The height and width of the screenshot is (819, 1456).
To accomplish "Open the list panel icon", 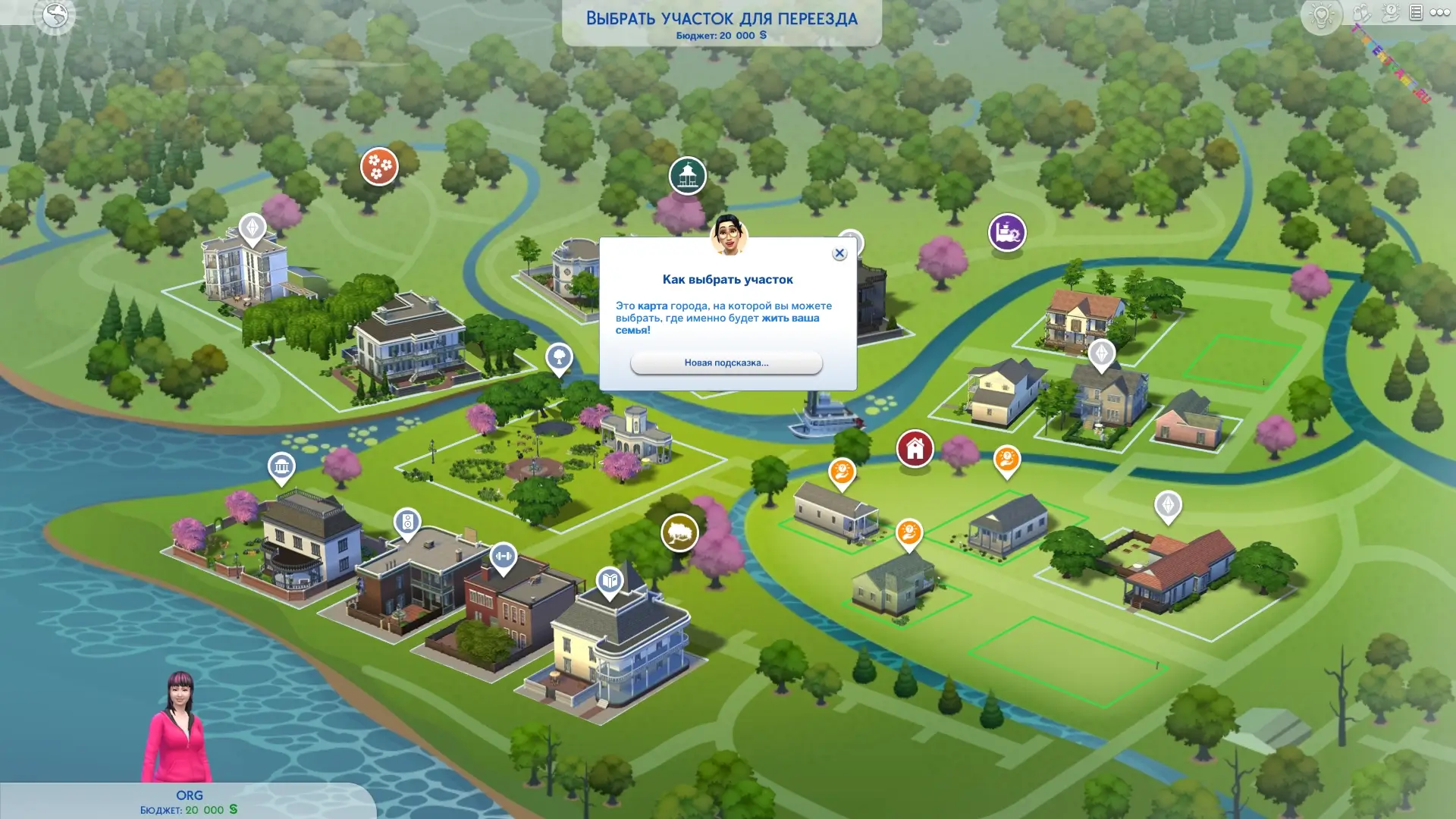I will (1416, 13).
